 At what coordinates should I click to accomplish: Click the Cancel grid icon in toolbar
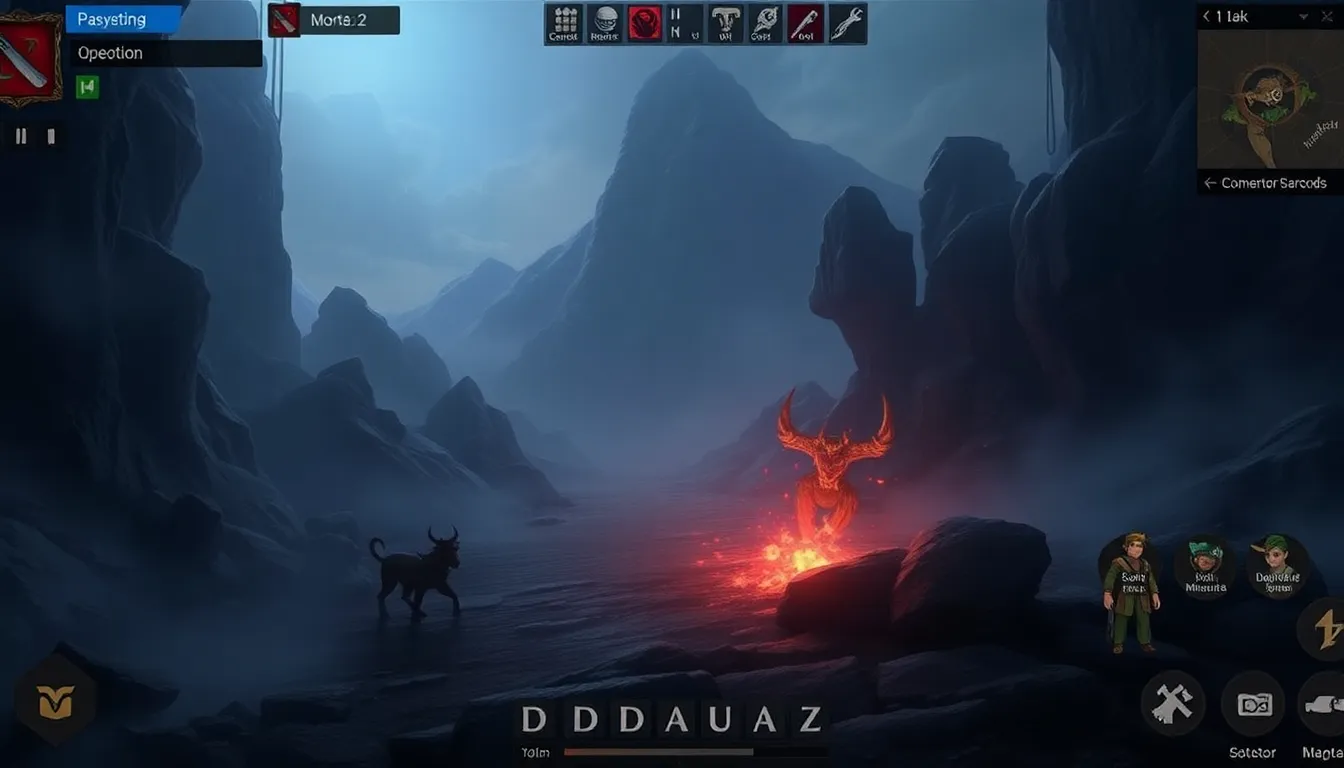point(563,22)
